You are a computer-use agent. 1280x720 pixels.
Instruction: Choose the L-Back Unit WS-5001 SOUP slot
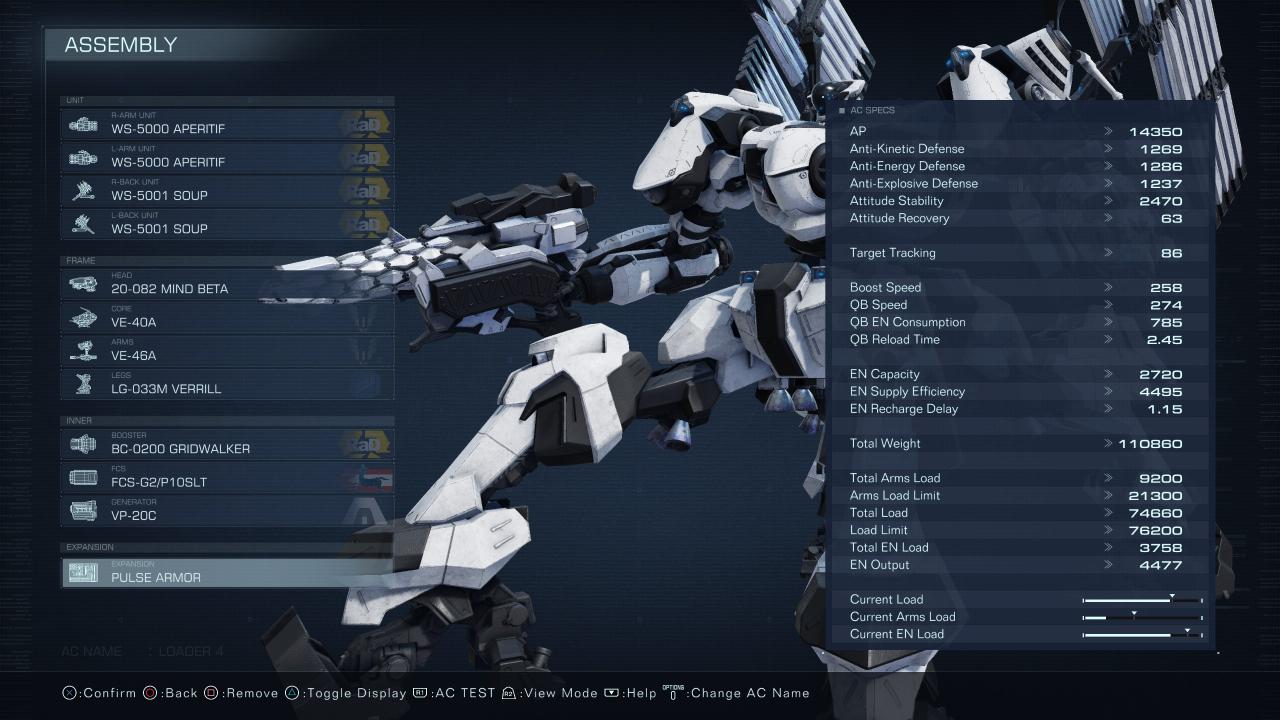pos(227,223)
